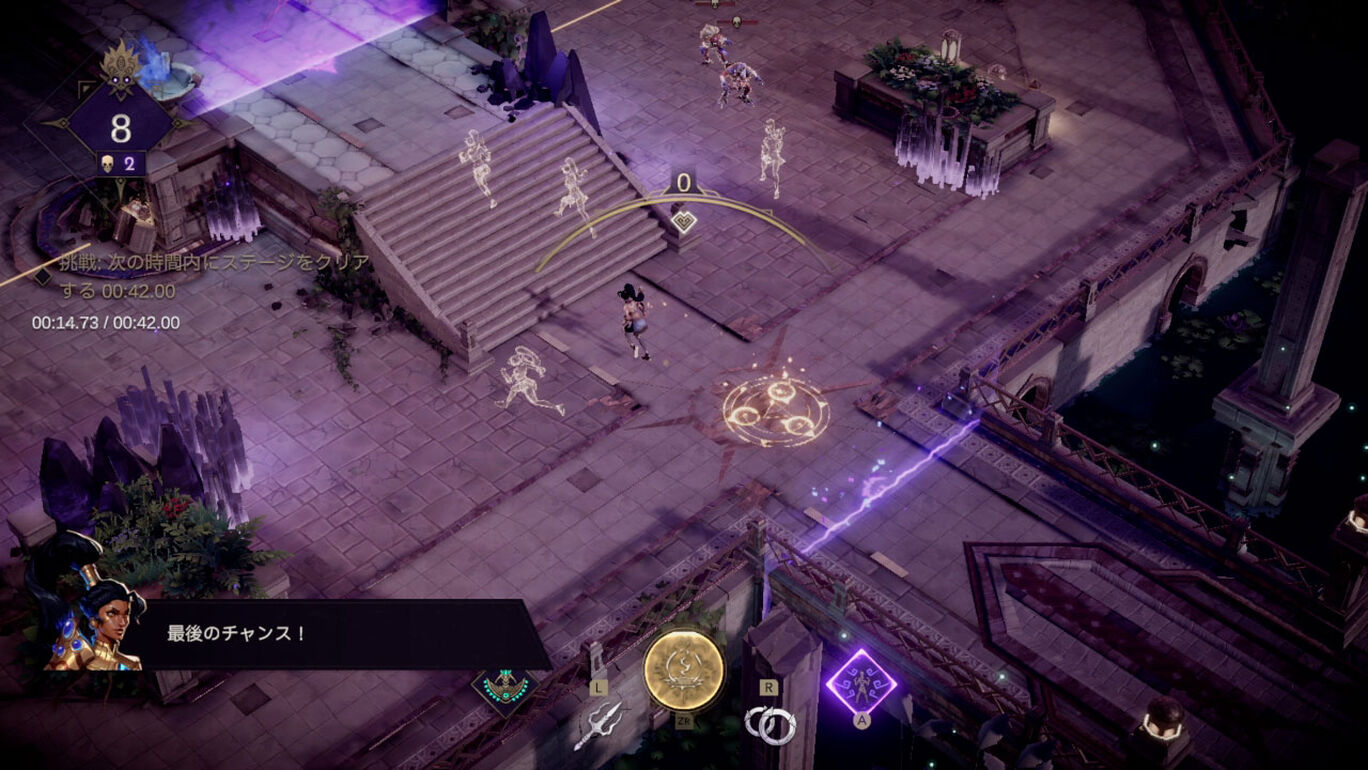
Task: Activate the golden round ability medallion
Action: click(683, 670)
